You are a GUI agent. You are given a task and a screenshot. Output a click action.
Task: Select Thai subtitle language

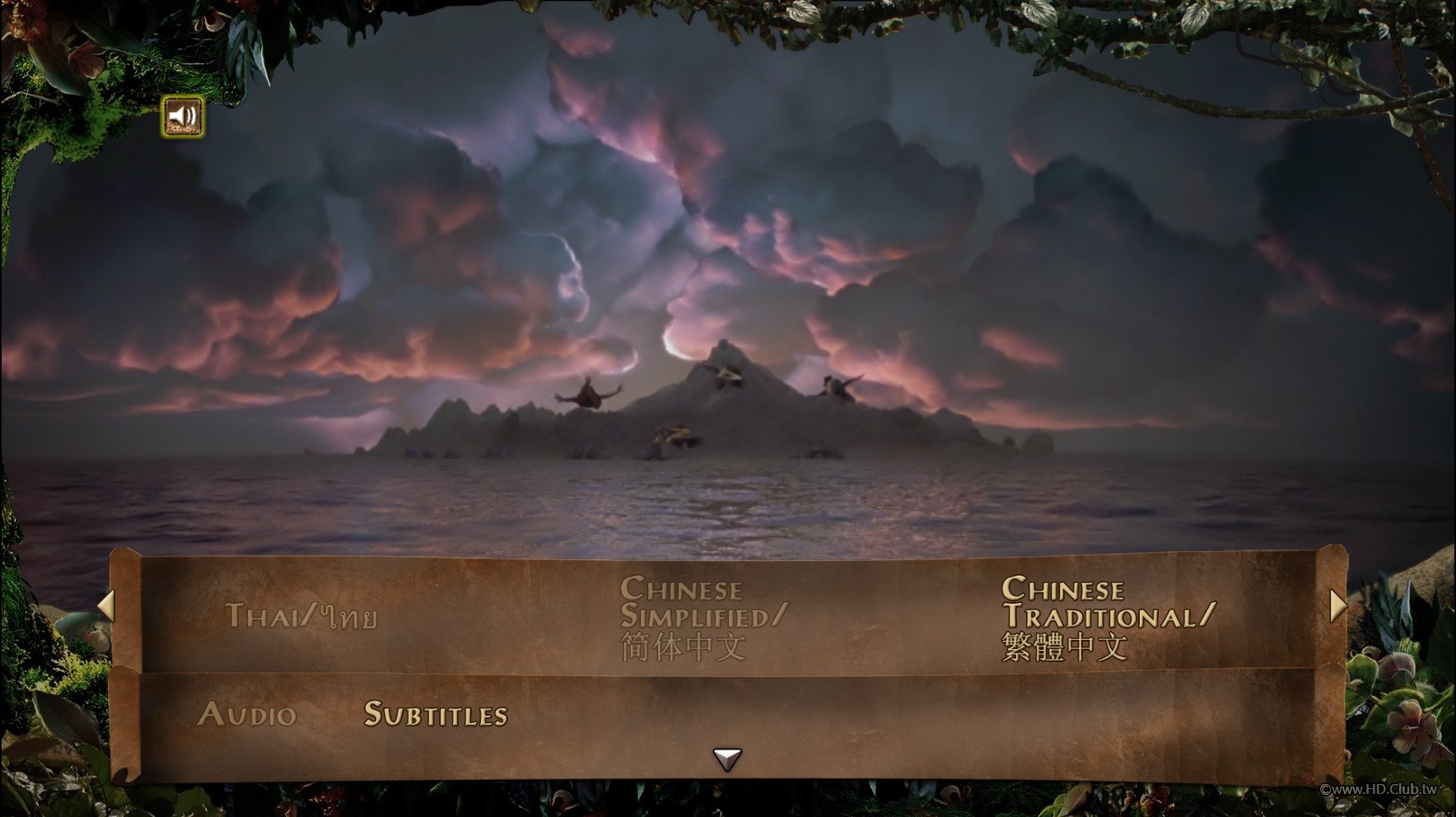pyautogui.click(x=301, y=617)
